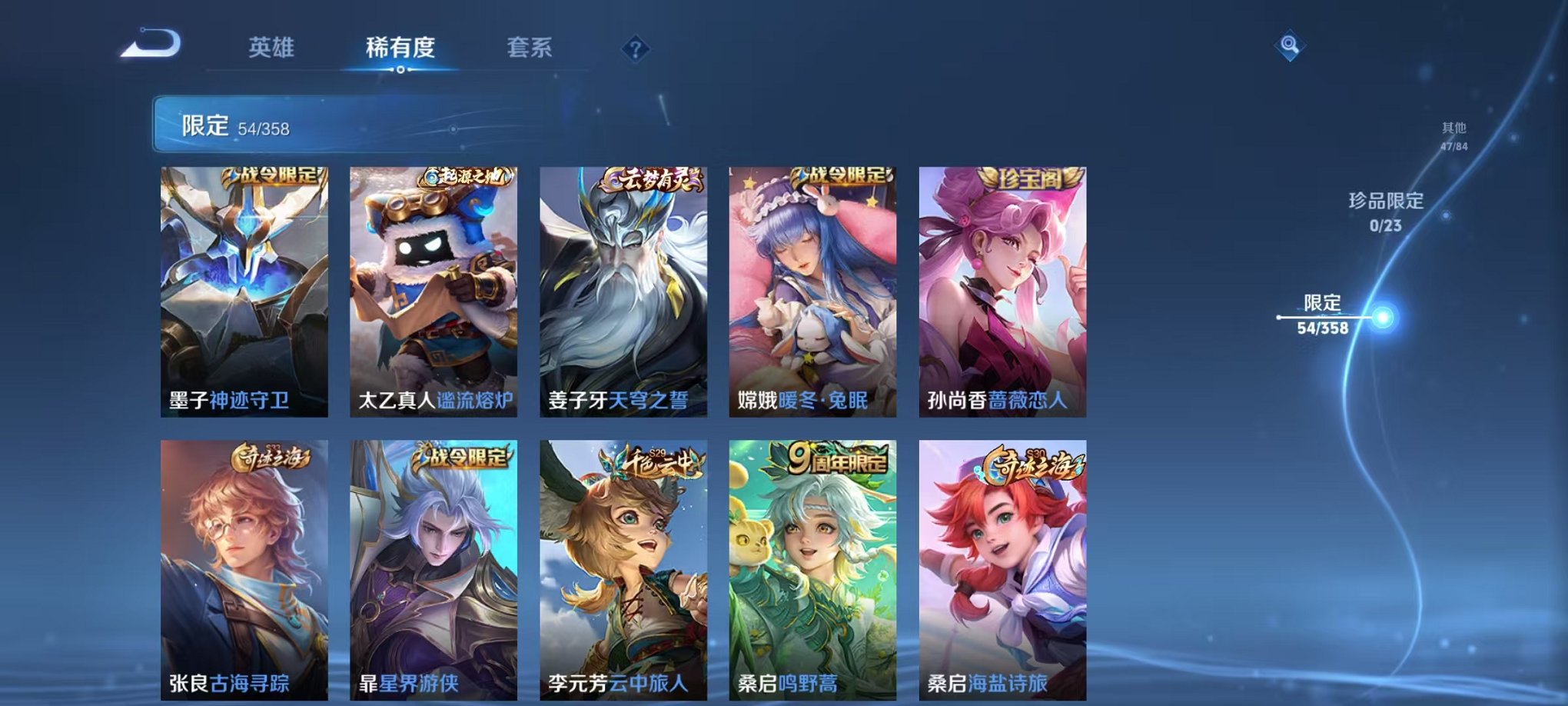
Task: Click the game logo in the top left corner
Action: (151, 44)
